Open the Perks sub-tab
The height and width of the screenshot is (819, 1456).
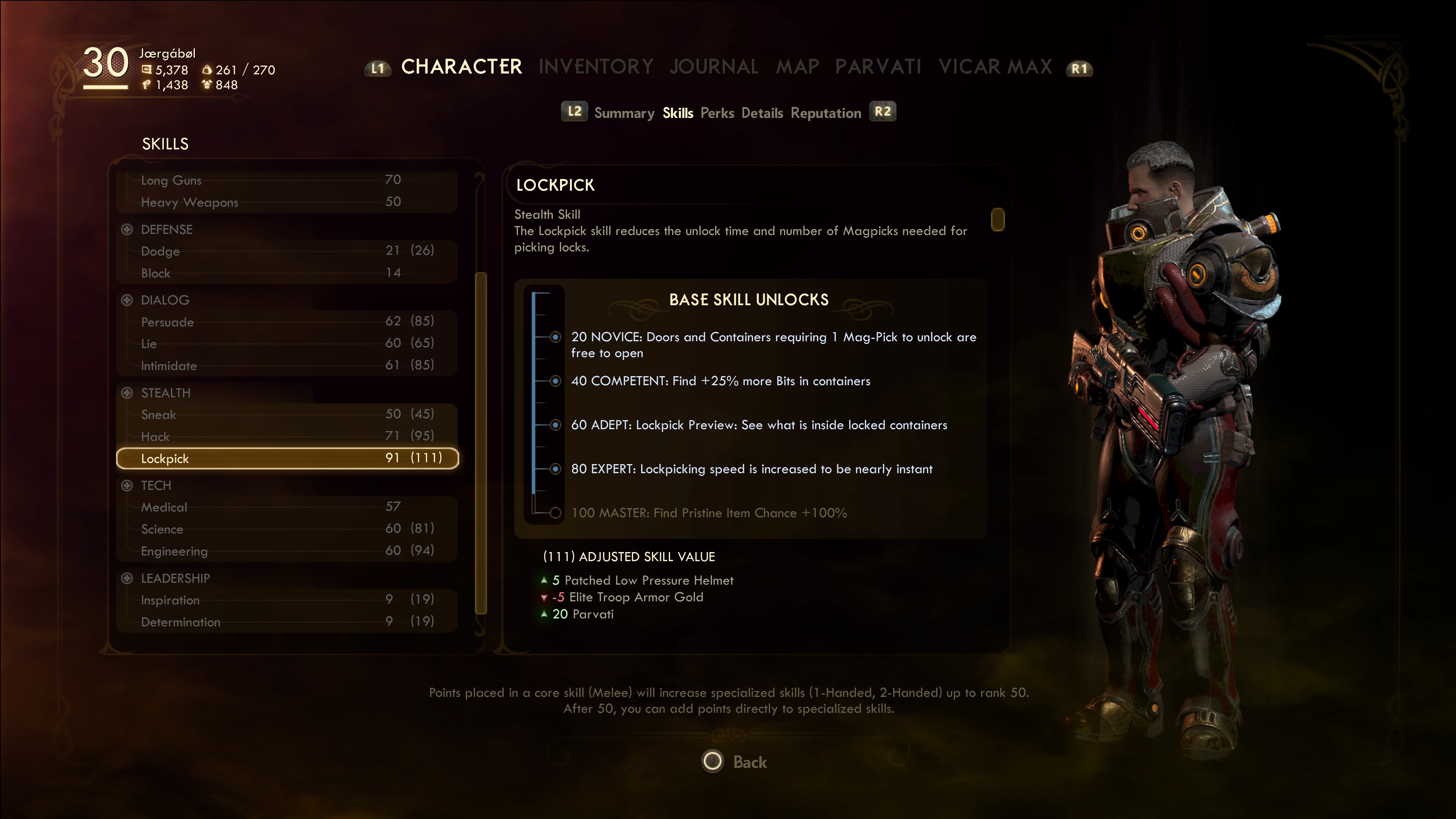pos(717,113)
